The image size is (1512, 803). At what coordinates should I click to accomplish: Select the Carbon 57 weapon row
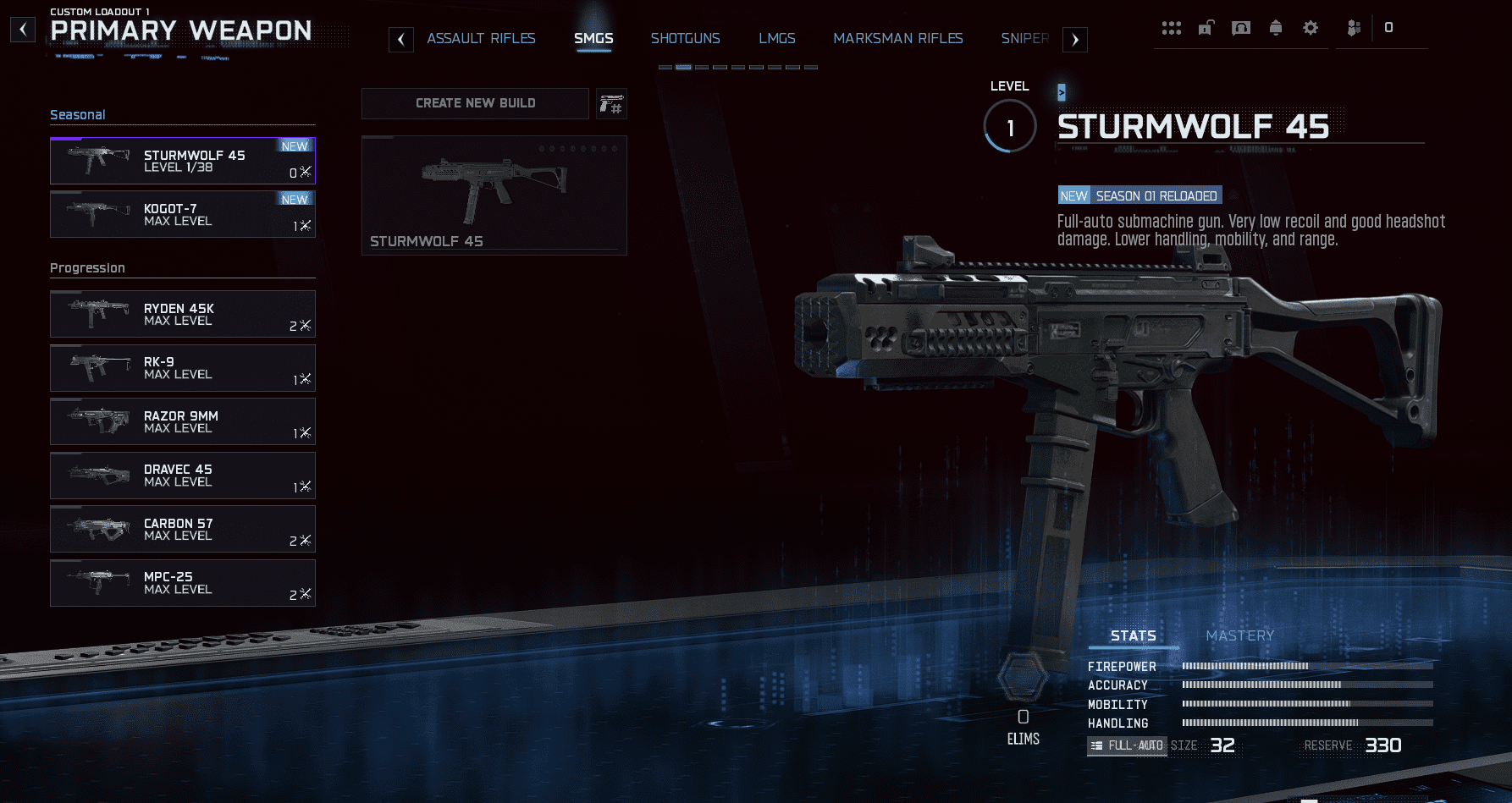point(182,529)
